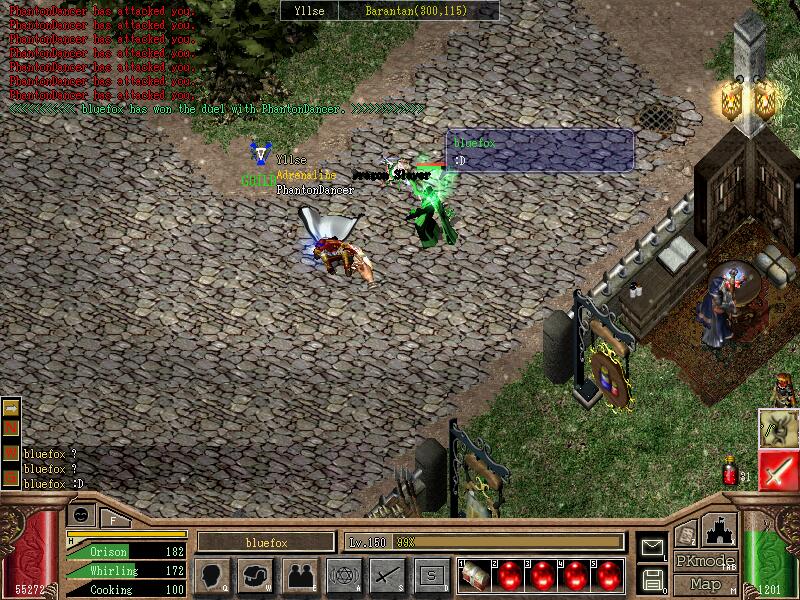Open the two-person group button
This screenshot has height=600, width=800.
[299, 575]
